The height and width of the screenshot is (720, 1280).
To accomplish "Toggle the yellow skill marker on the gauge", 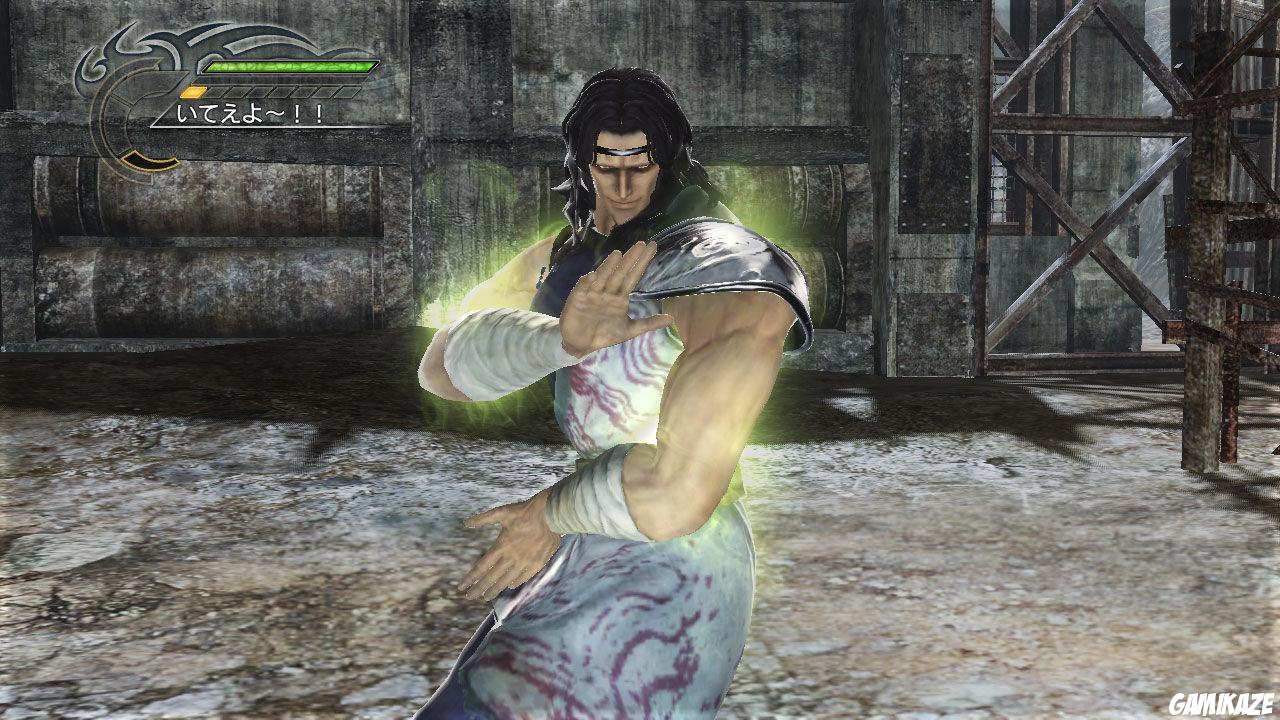I will tap(192, 92).
